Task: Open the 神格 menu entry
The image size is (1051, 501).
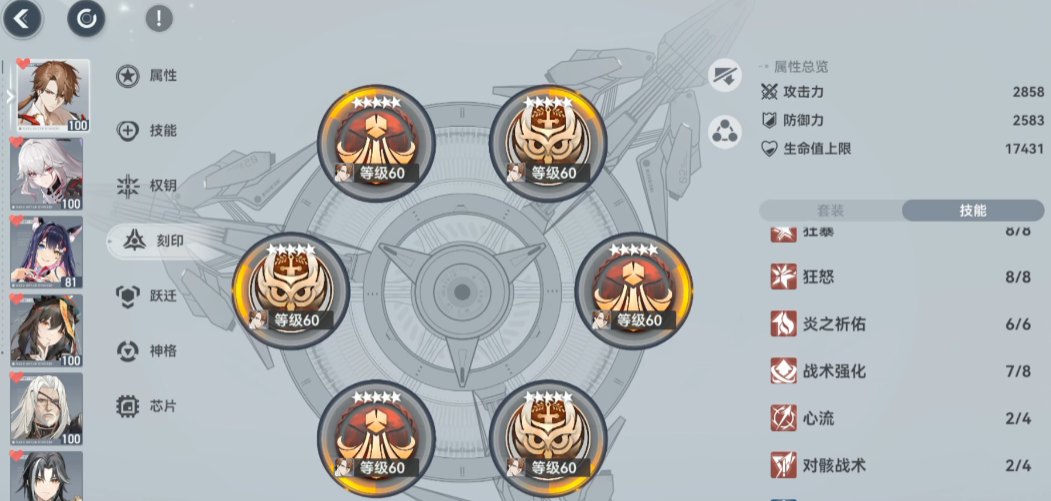Action: pyautogui.click(x=148, y=351)
